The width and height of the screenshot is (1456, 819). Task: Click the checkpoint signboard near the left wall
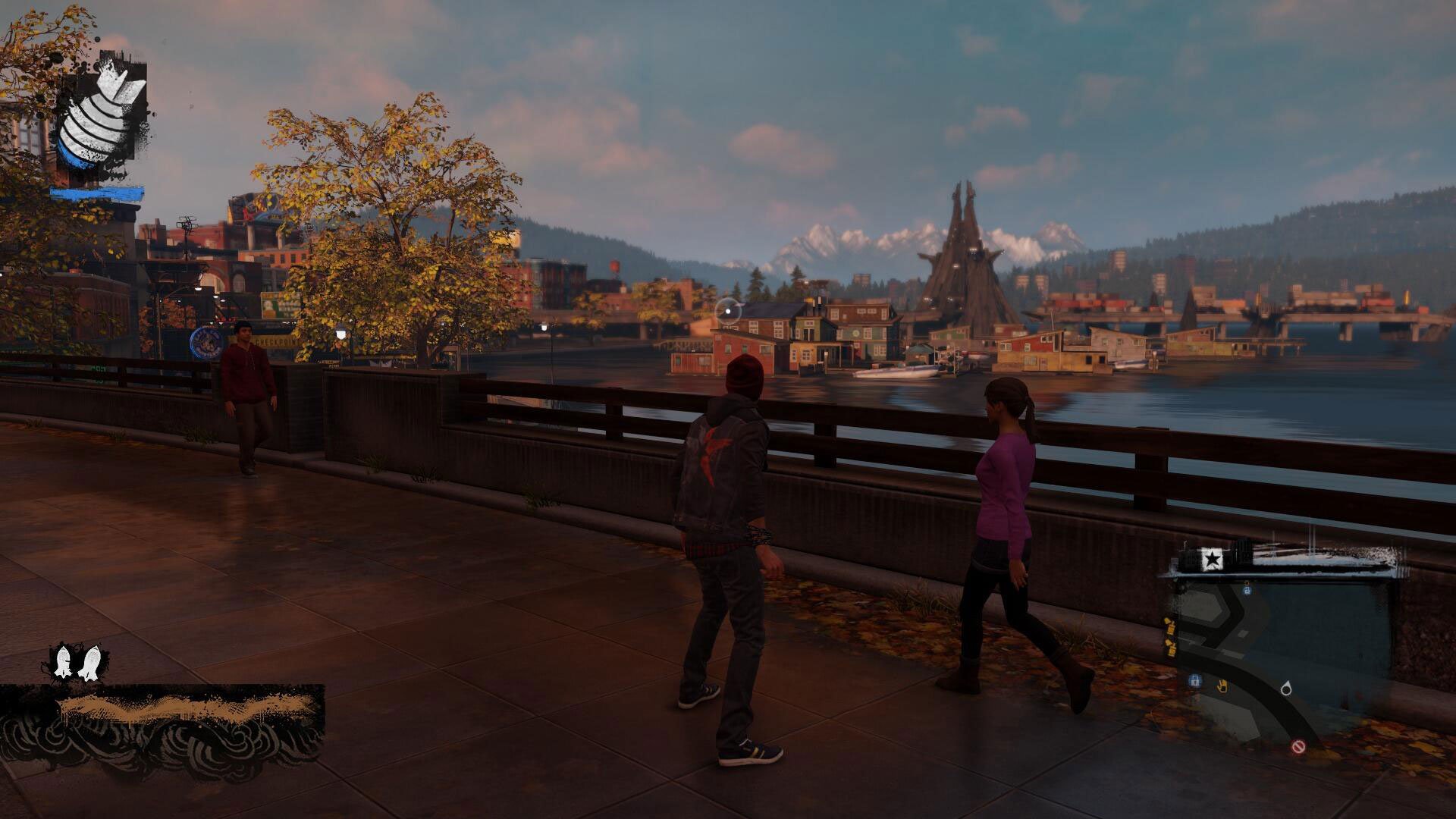[277, 341]
